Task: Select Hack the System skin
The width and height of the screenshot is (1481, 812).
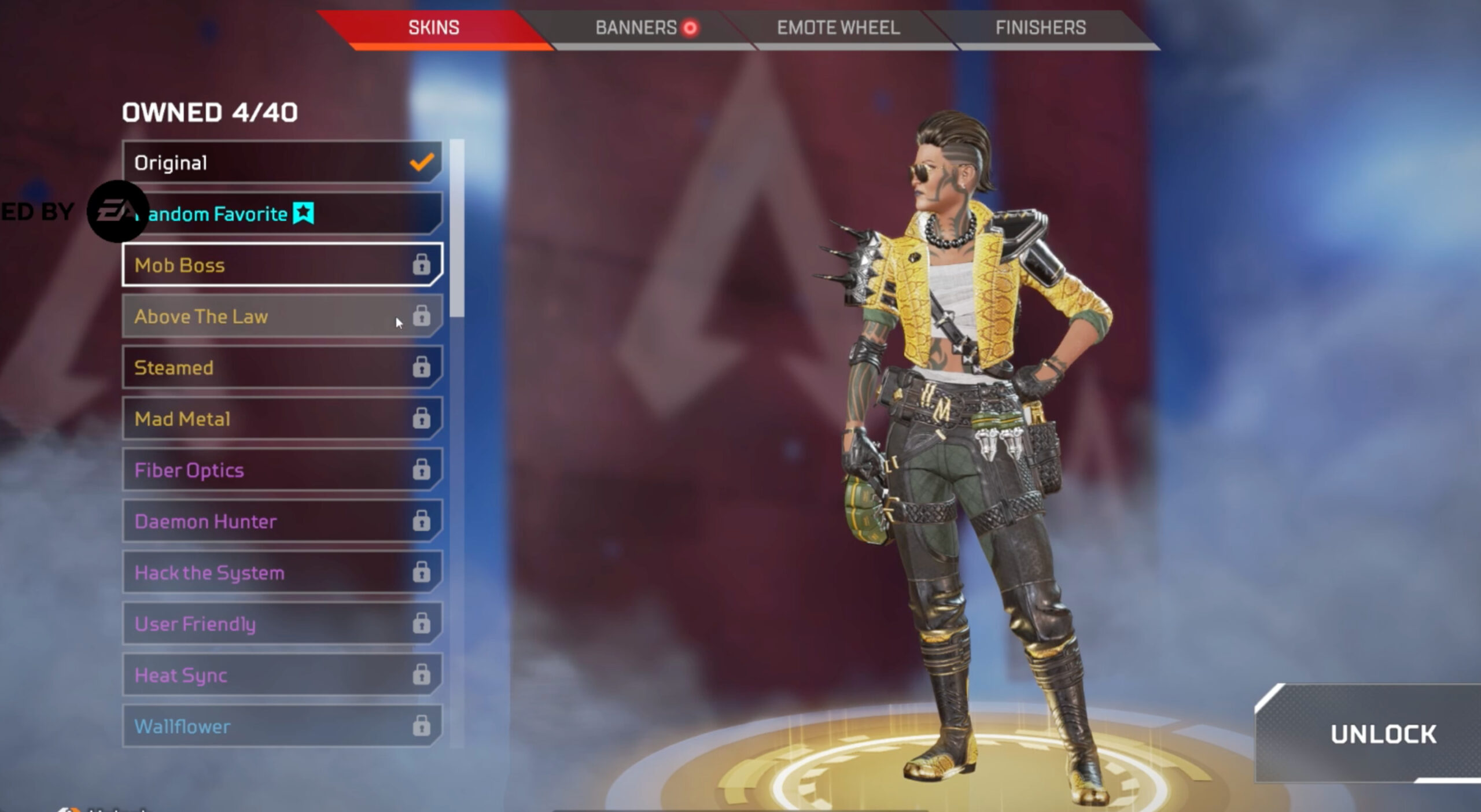Action: point(282,573)
